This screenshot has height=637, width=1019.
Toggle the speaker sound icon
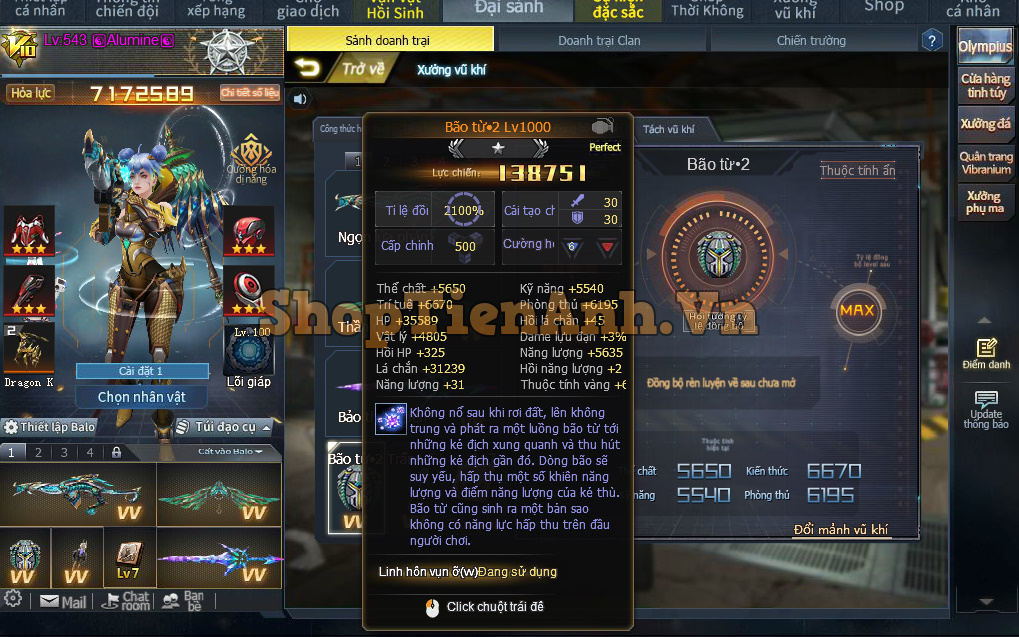click(x=301, y=98)
